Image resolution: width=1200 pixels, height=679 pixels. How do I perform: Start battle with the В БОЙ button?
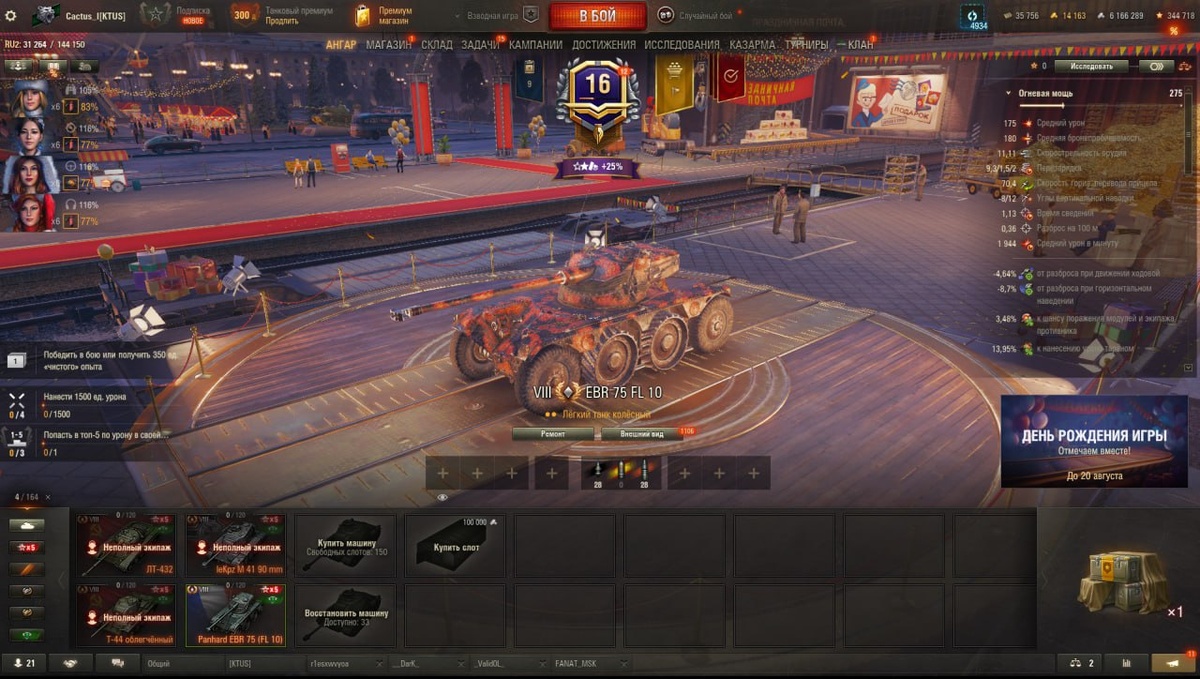pyautogui.click(x=598, y=16)
